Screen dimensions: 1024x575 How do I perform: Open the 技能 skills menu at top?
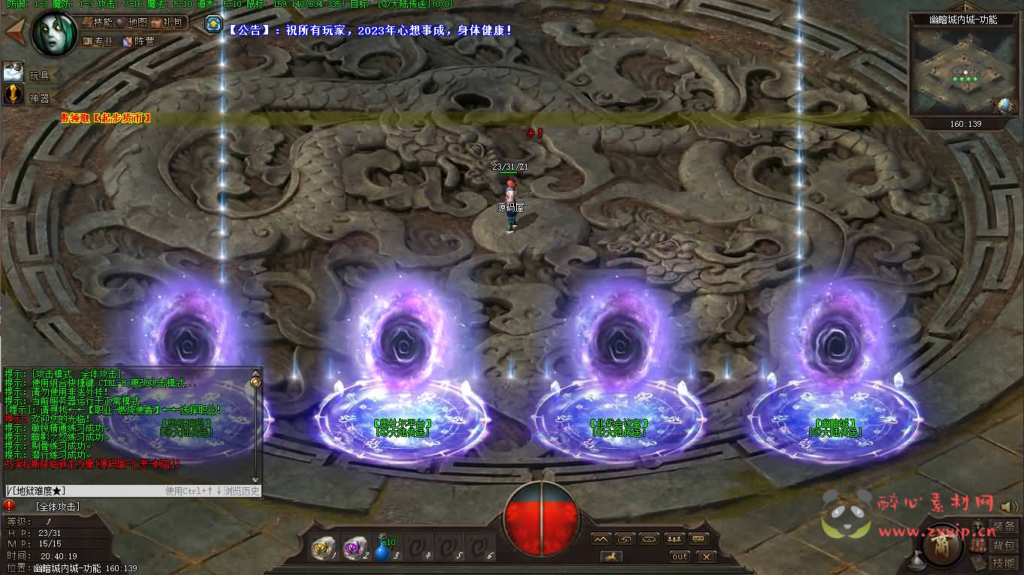pos(98,21)
